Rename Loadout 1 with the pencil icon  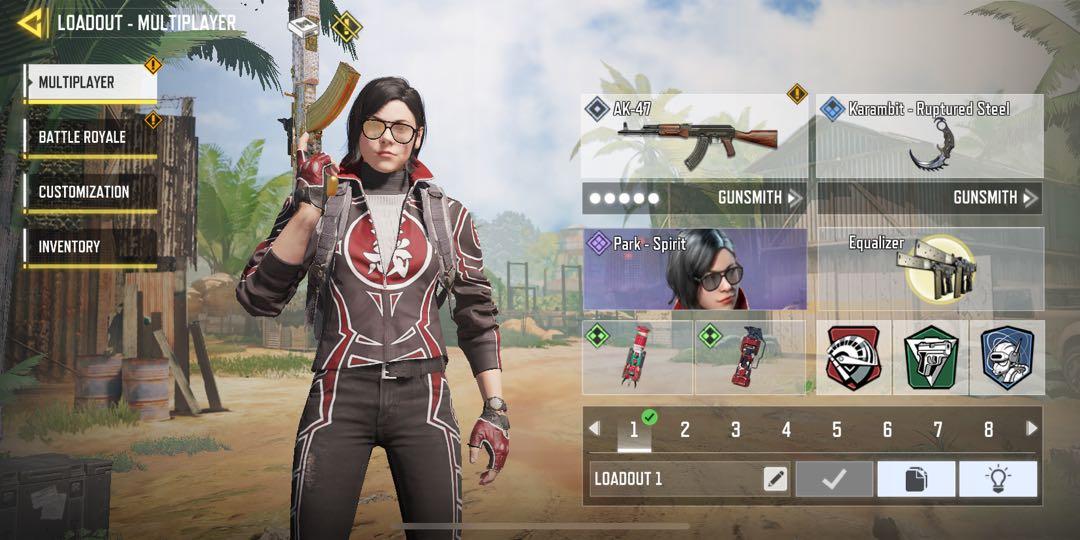775,479
